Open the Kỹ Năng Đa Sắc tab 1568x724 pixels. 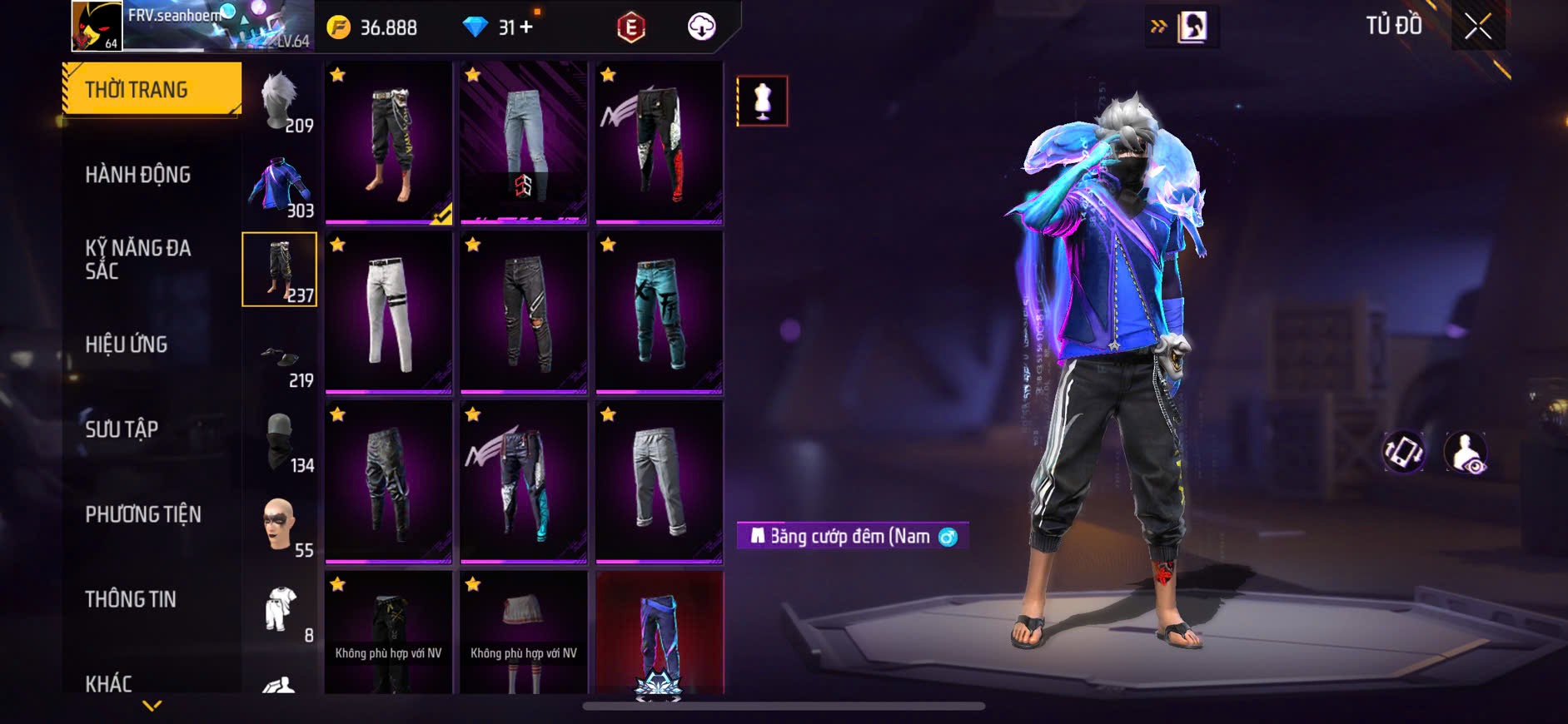click(x=138, y=259)
